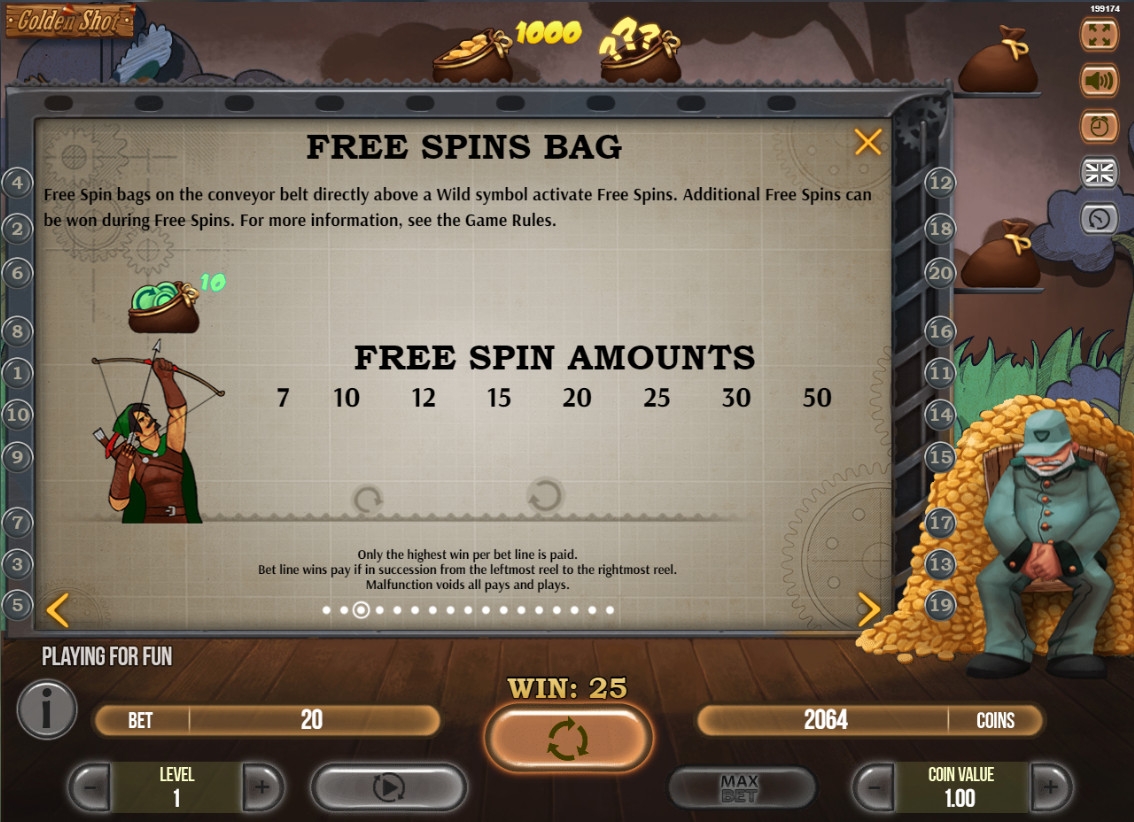1134x822 pixels.
Task: Lower the coin value
Action: (x=874, y=788)
